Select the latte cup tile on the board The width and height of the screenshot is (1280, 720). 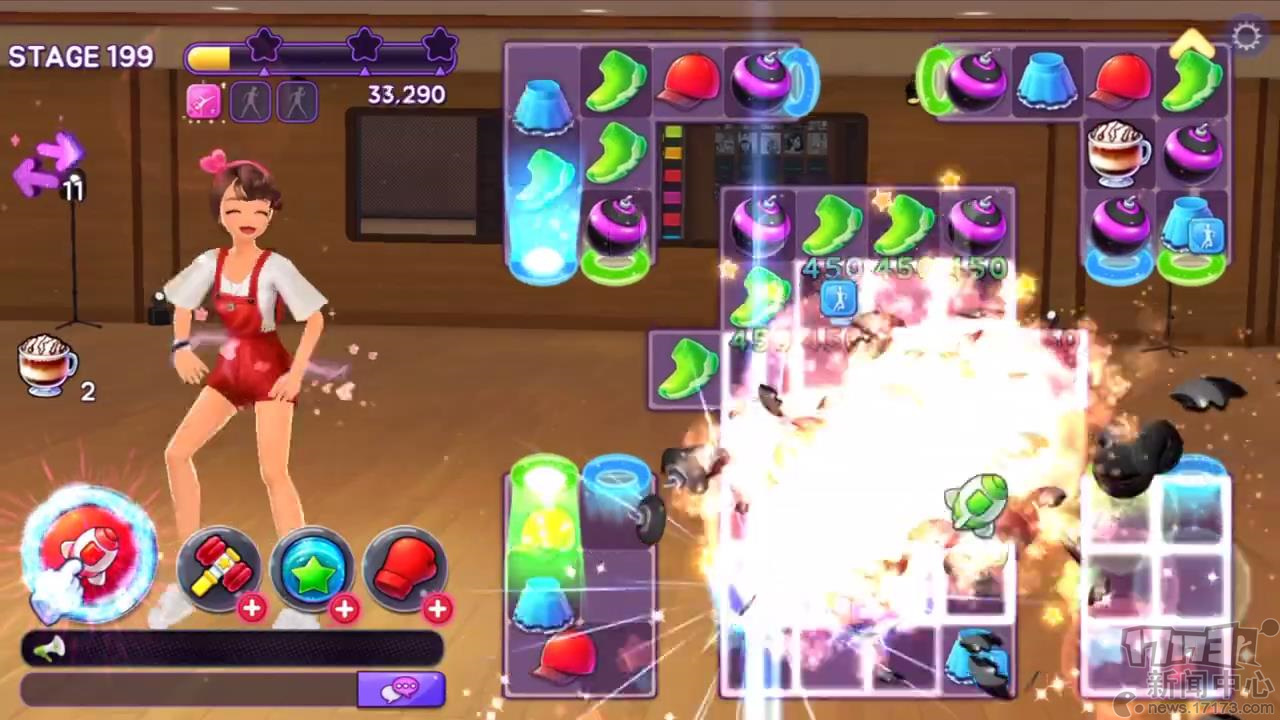click(1118, 153)
